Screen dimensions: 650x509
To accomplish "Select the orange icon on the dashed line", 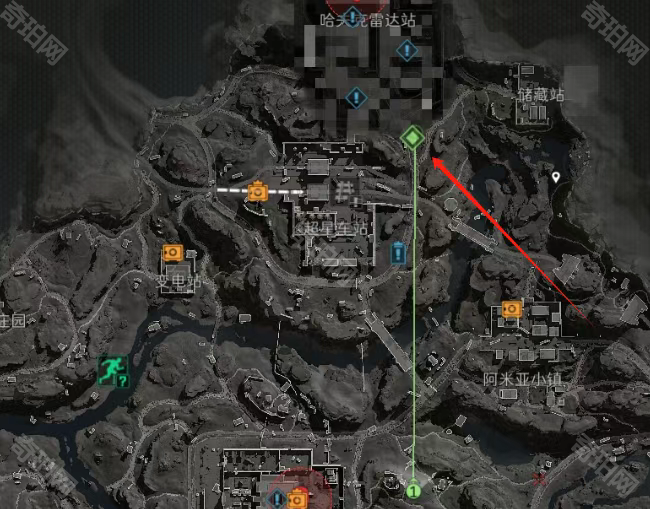I will tap(258, 189).
